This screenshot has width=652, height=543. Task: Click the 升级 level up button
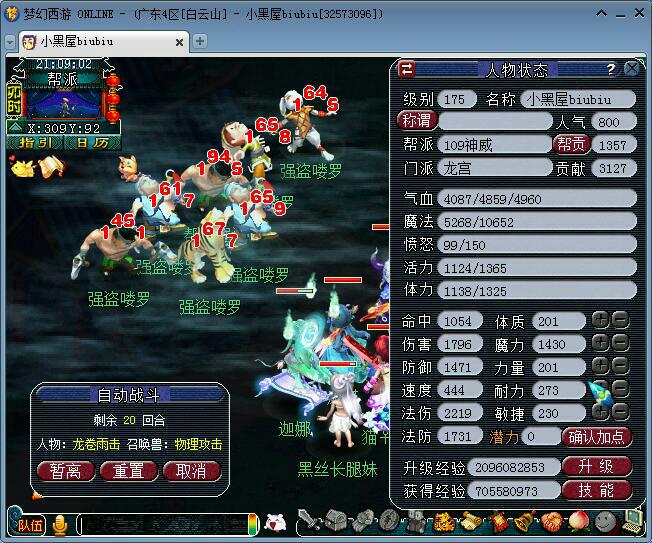(597, 466)
